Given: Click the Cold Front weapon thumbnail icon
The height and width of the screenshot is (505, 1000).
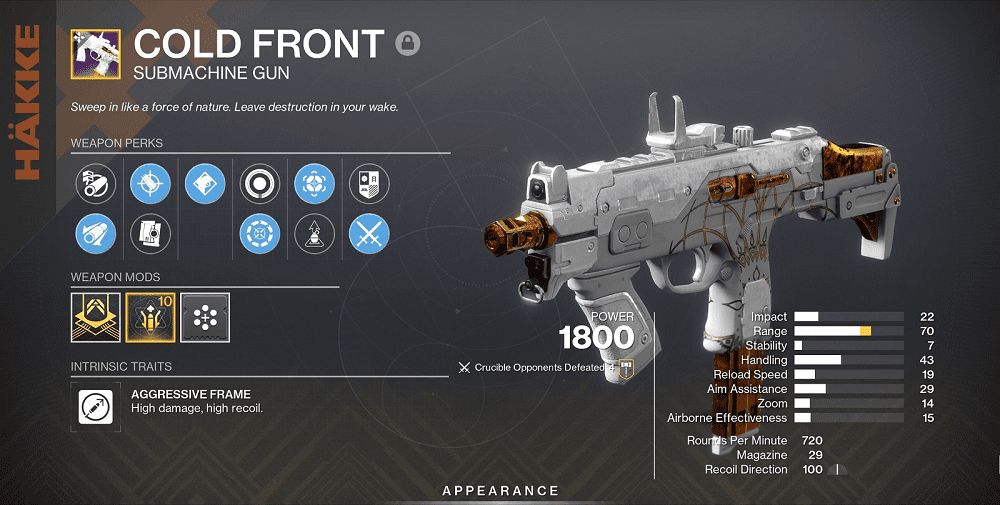Looking at the screenshot, I should point(96,54).
